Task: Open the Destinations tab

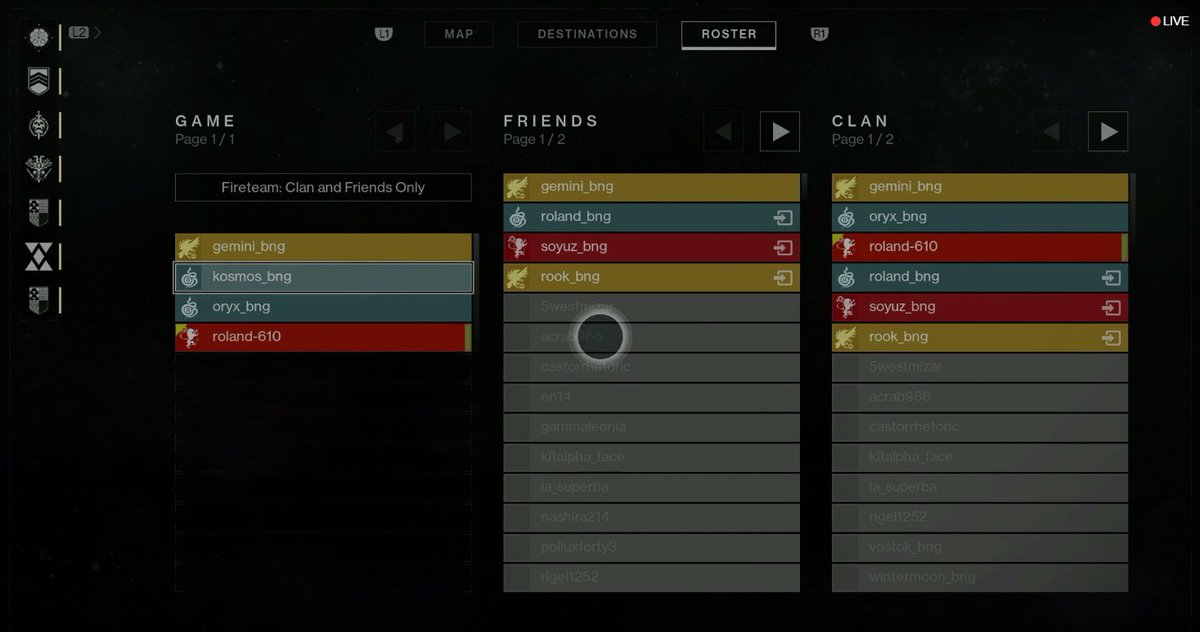Action: click(x=587, y=34)
